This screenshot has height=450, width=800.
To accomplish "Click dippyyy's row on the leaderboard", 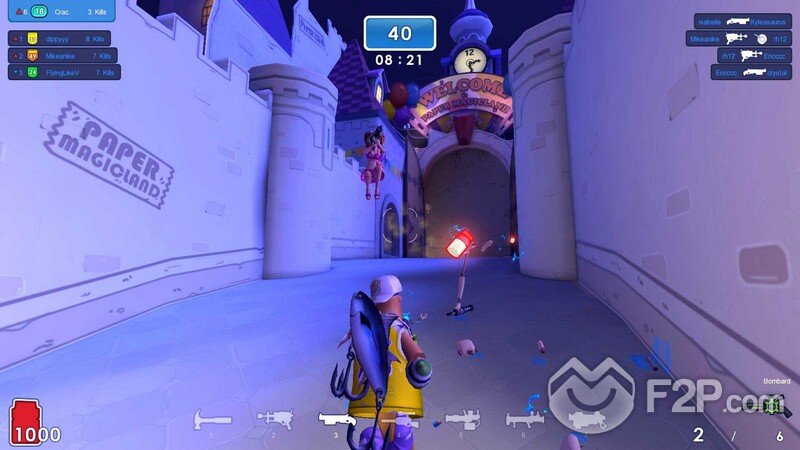I will pos(64,39).
